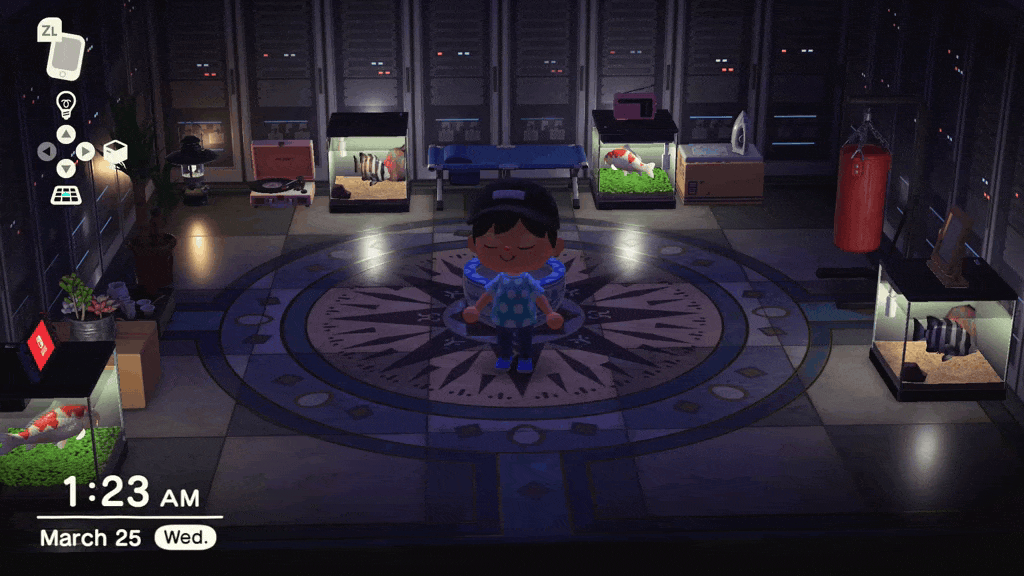Toggle the lightbulb room lighting icon
Viewport: 1024px width, 576px height.
(66, 102)
